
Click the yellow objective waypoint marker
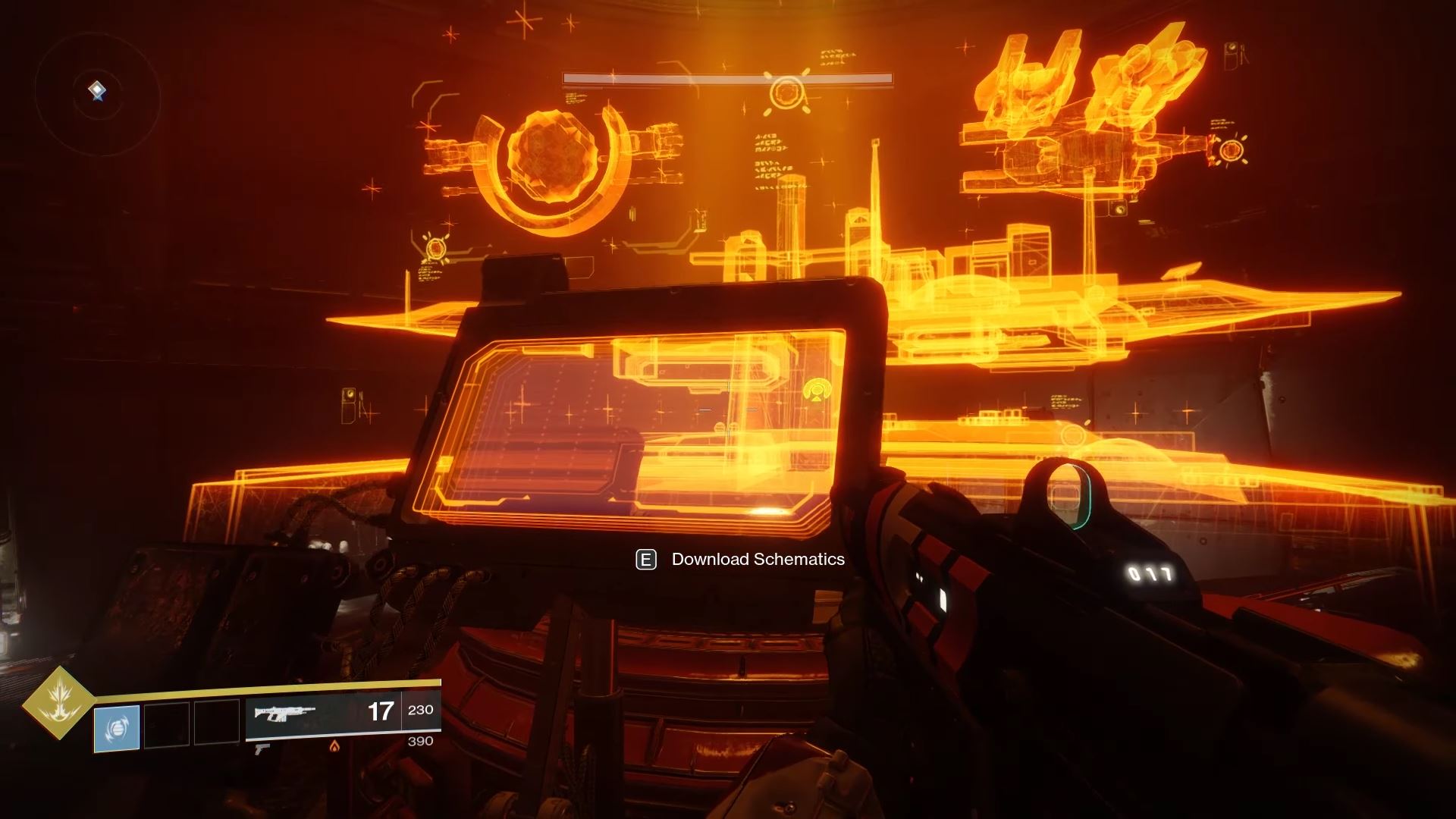[817, 391]
